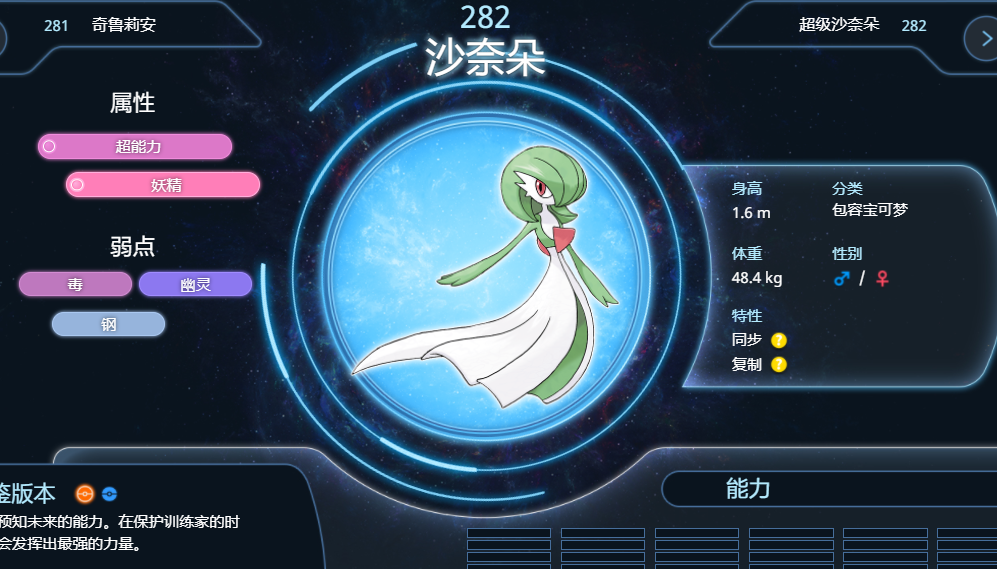The width and height of the screenshot is (997, 569).
Task: Open the 幽灵 weakness type
Action: [195, 285]
